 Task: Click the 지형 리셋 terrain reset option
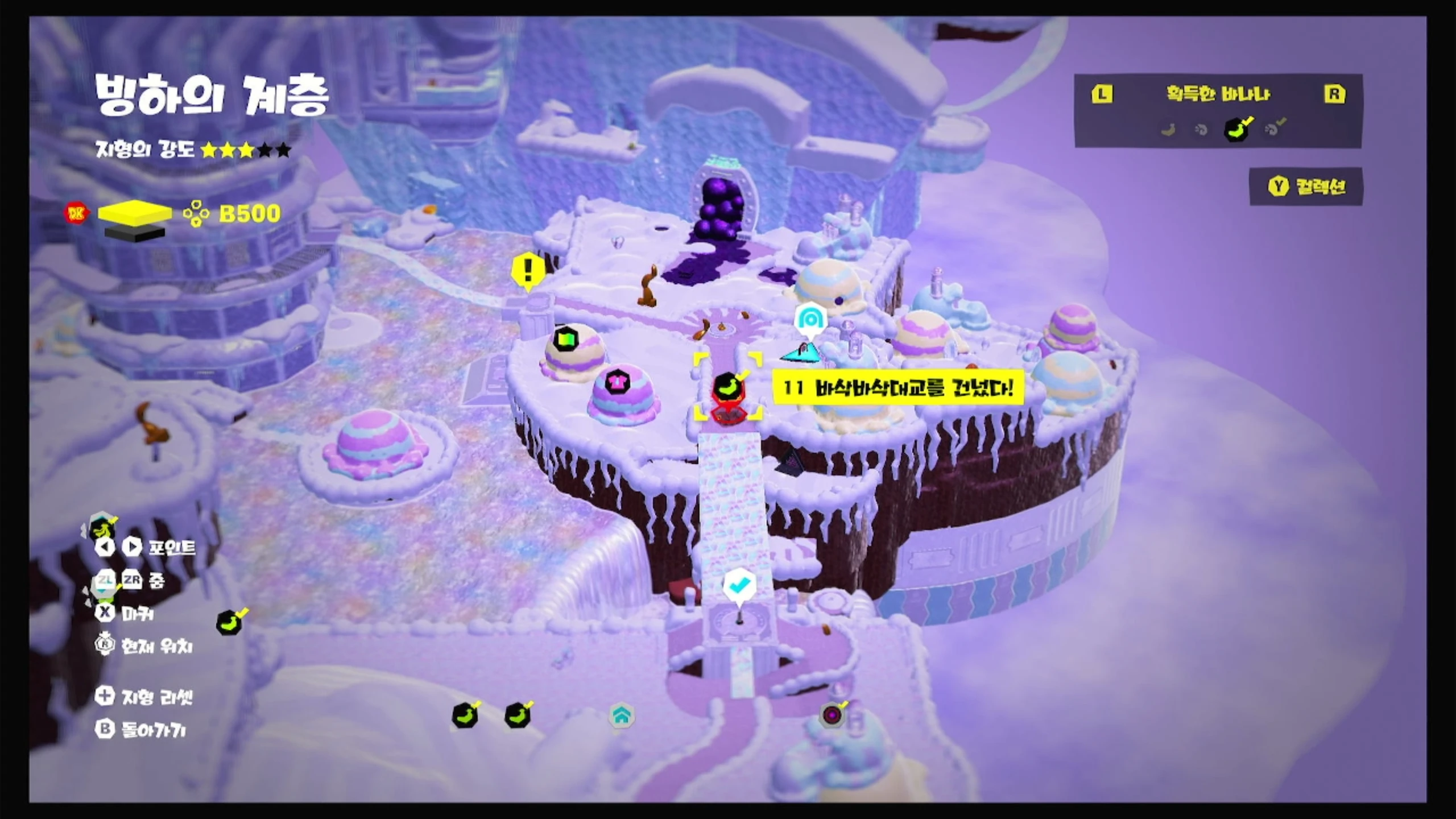point(146,697)
